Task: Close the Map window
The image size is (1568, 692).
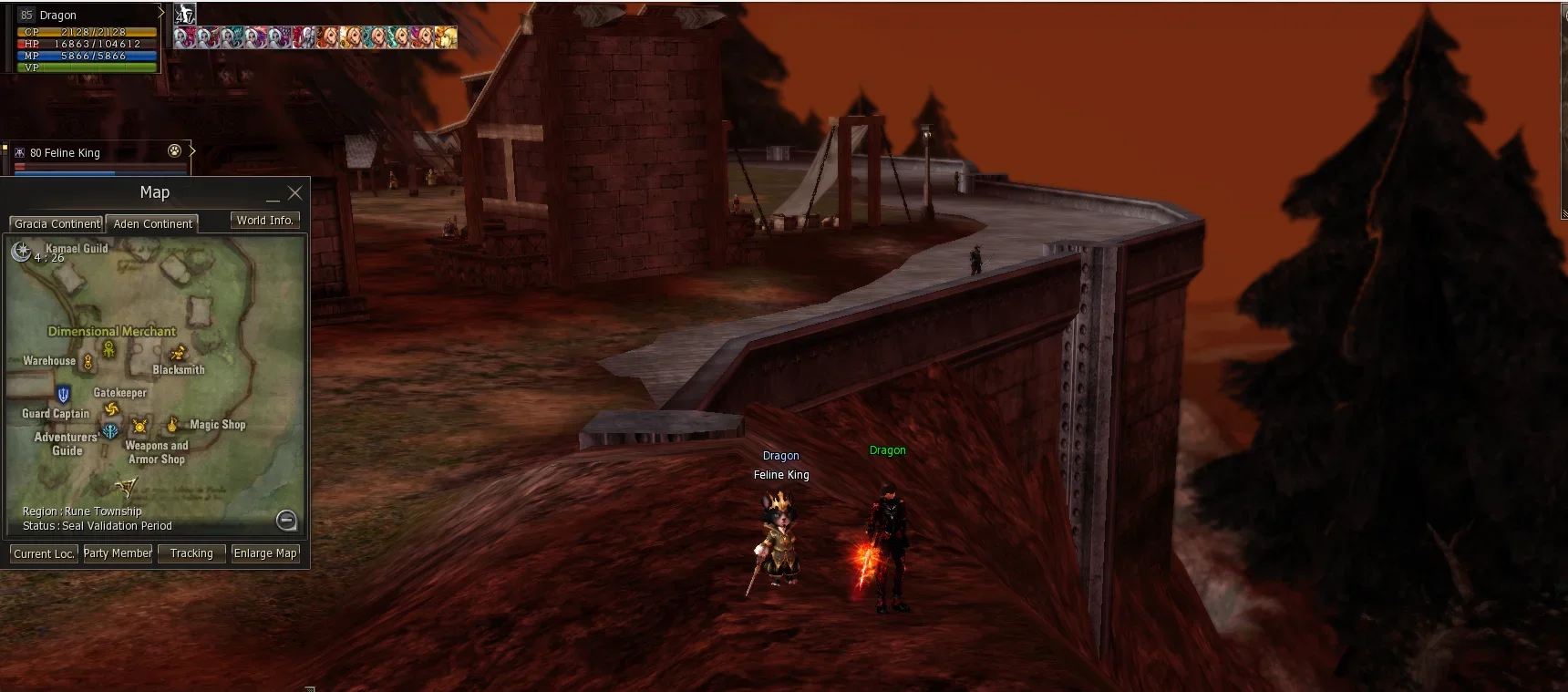Action: pyautogui.click(x=294, y=193)
